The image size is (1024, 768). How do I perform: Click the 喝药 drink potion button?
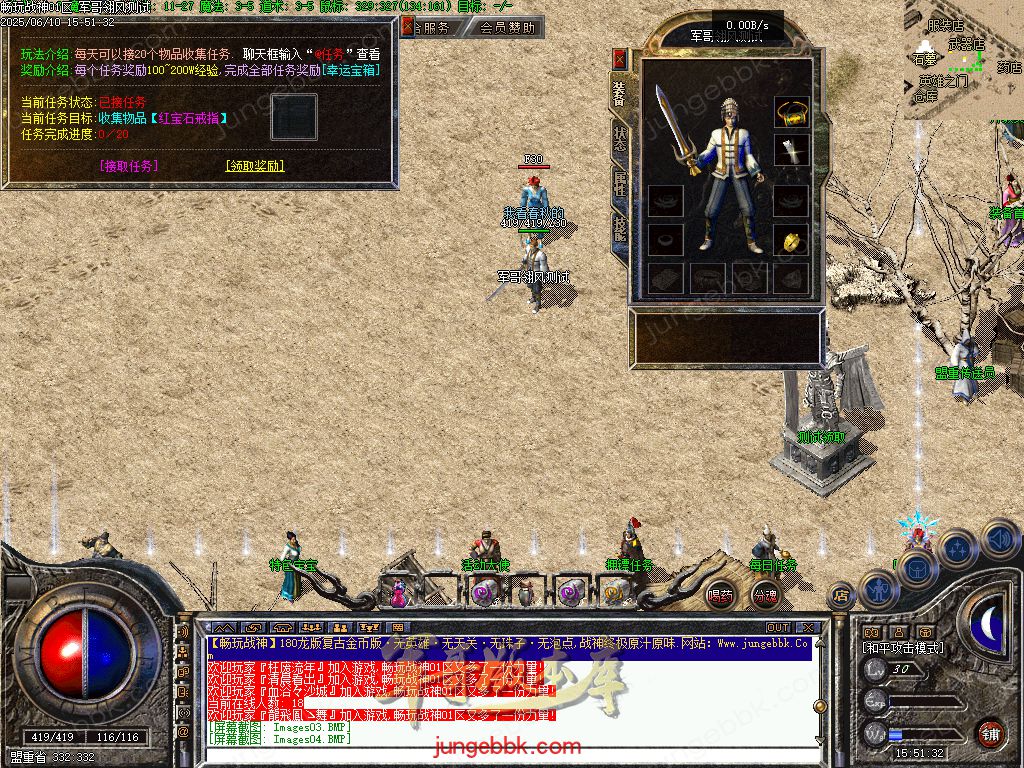[x=720, y=595]
